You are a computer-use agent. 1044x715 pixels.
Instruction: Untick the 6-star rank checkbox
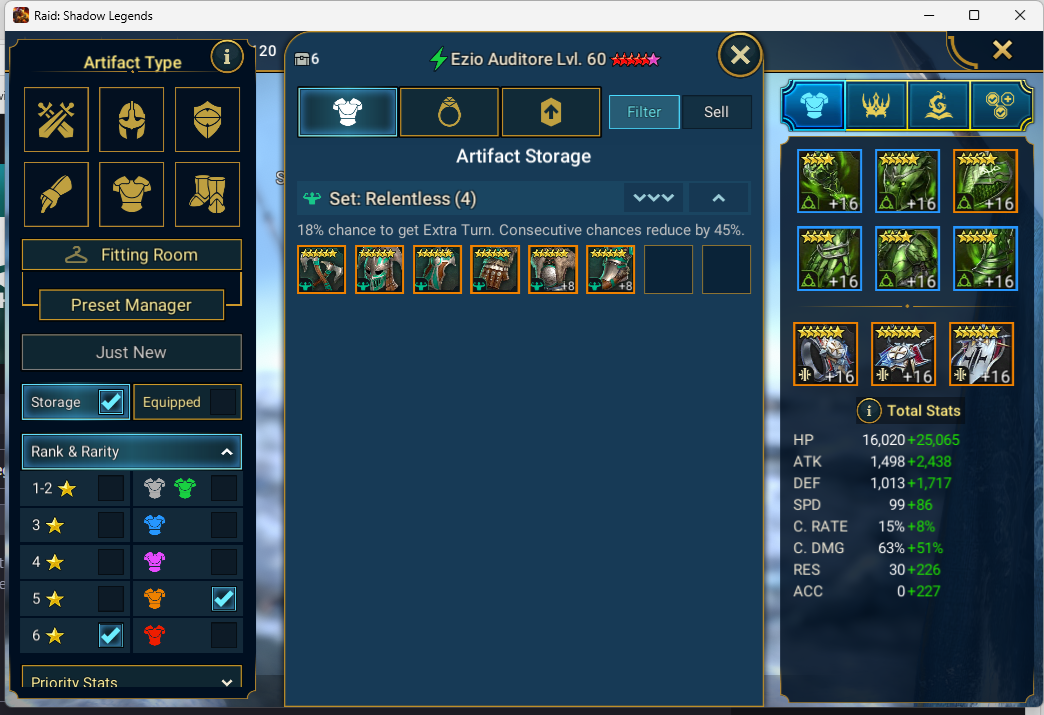[x=111, y=635]
